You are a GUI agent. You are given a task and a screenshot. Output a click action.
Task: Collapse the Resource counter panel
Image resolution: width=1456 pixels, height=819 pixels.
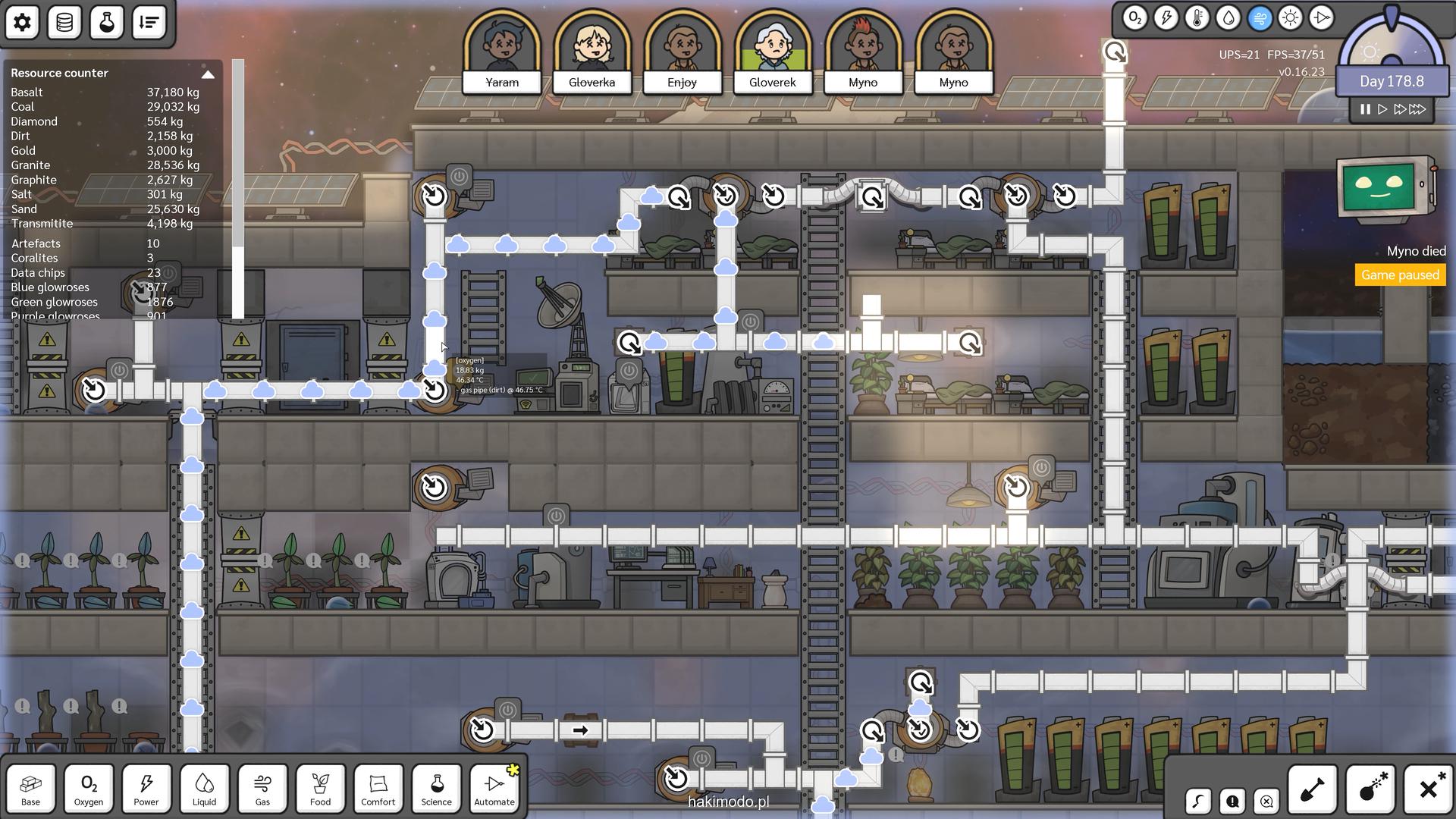208,74
